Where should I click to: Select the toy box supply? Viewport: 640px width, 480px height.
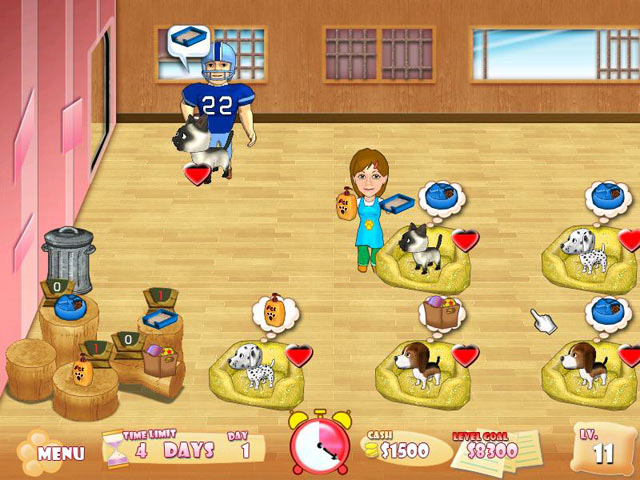tap(158, 358)
